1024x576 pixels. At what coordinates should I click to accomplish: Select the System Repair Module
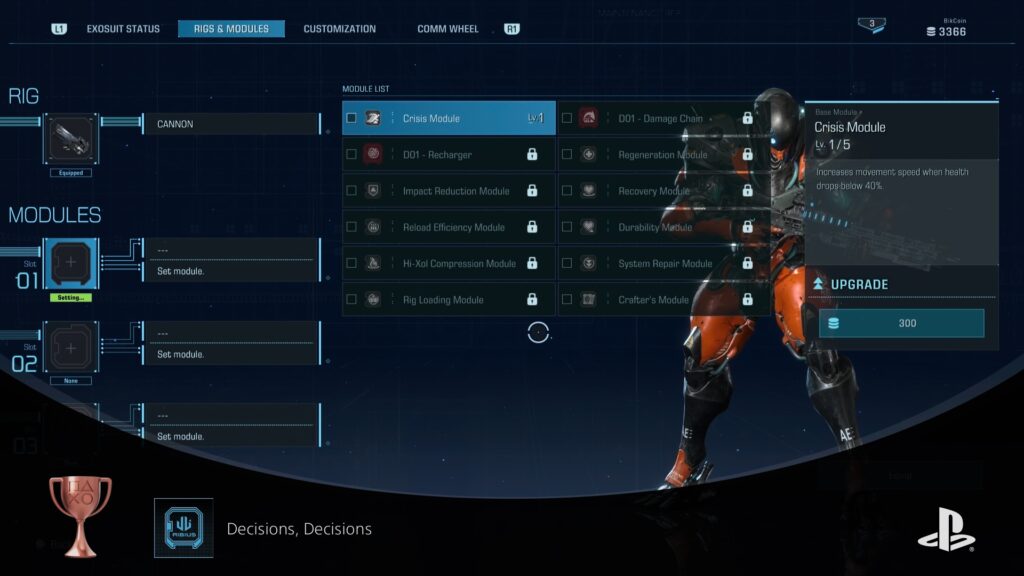tap(662, 264)
